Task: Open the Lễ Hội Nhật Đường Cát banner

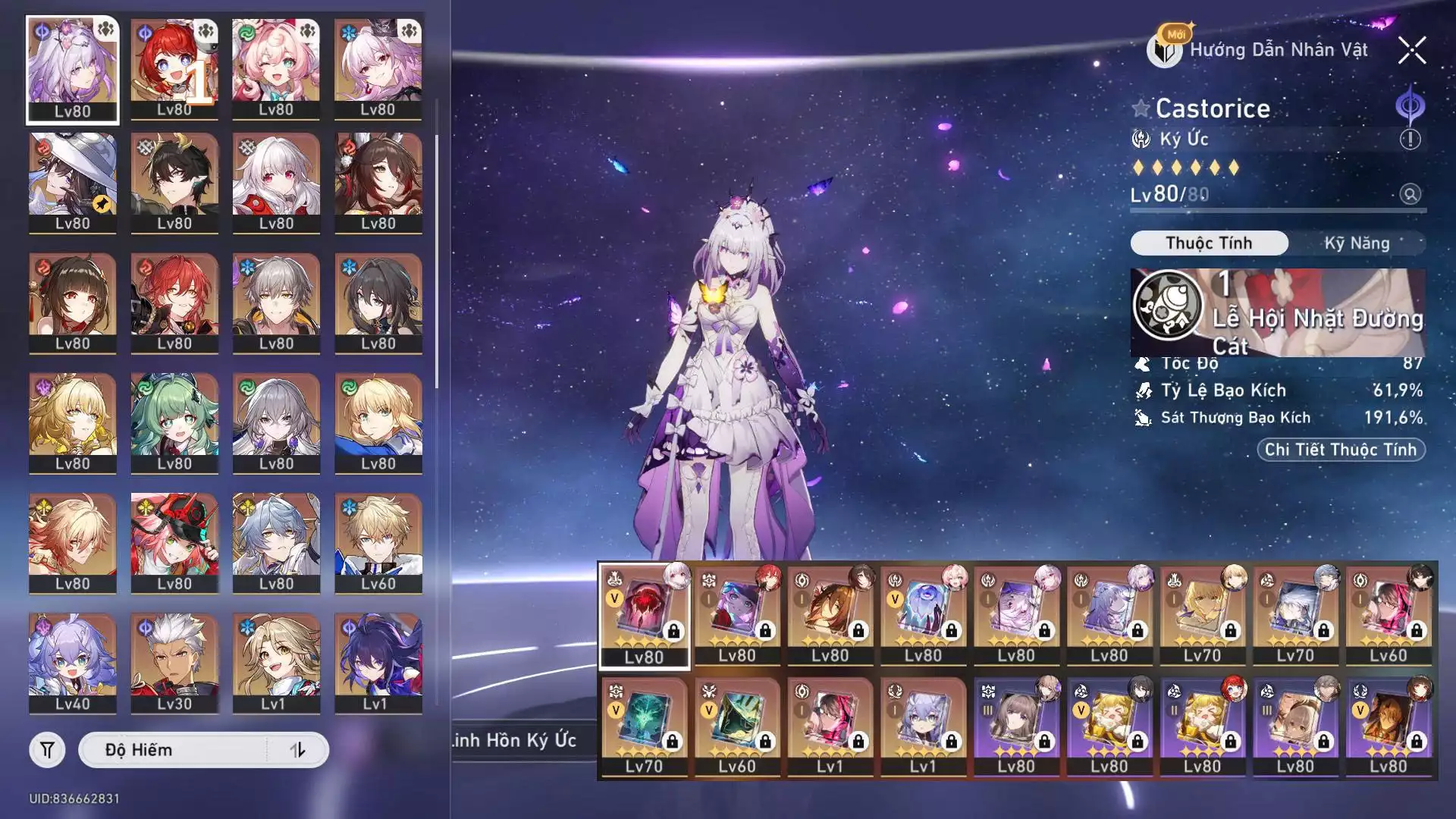Action: tap(1278, 312)
